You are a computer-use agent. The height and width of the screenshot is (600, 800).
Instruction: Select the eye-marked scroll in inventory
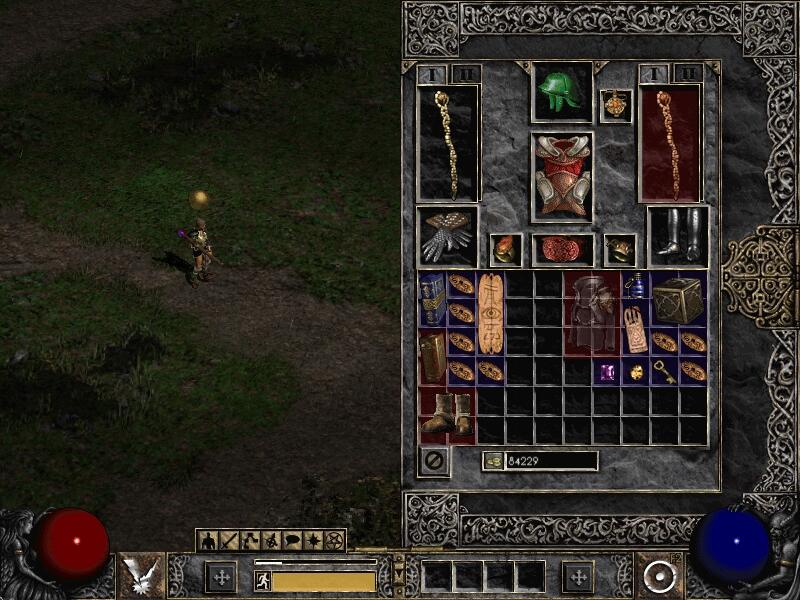(490, 312)
